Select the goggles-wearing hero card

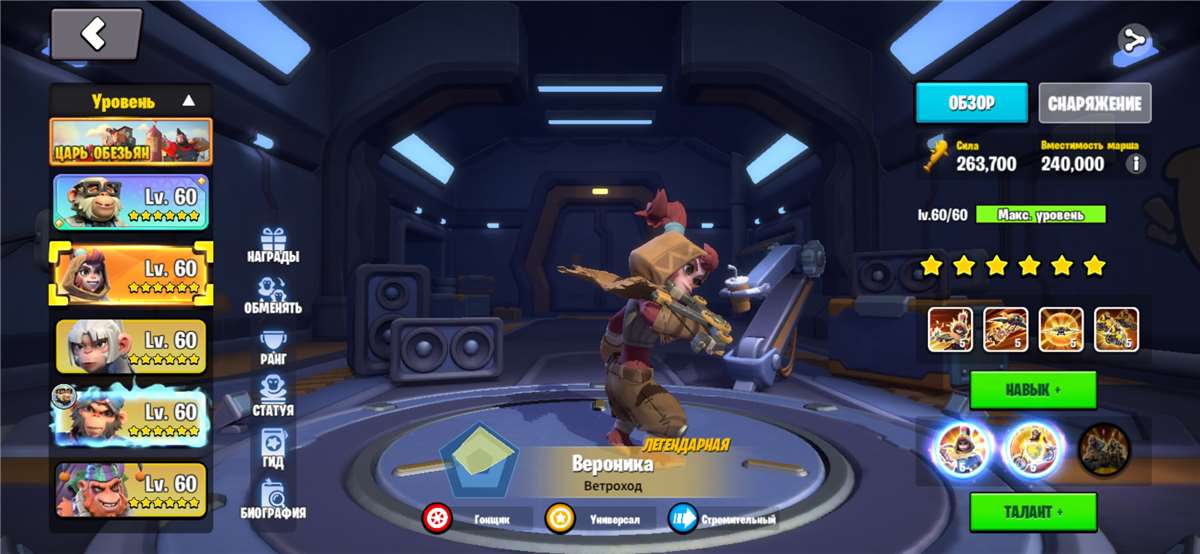click(131, 201)
